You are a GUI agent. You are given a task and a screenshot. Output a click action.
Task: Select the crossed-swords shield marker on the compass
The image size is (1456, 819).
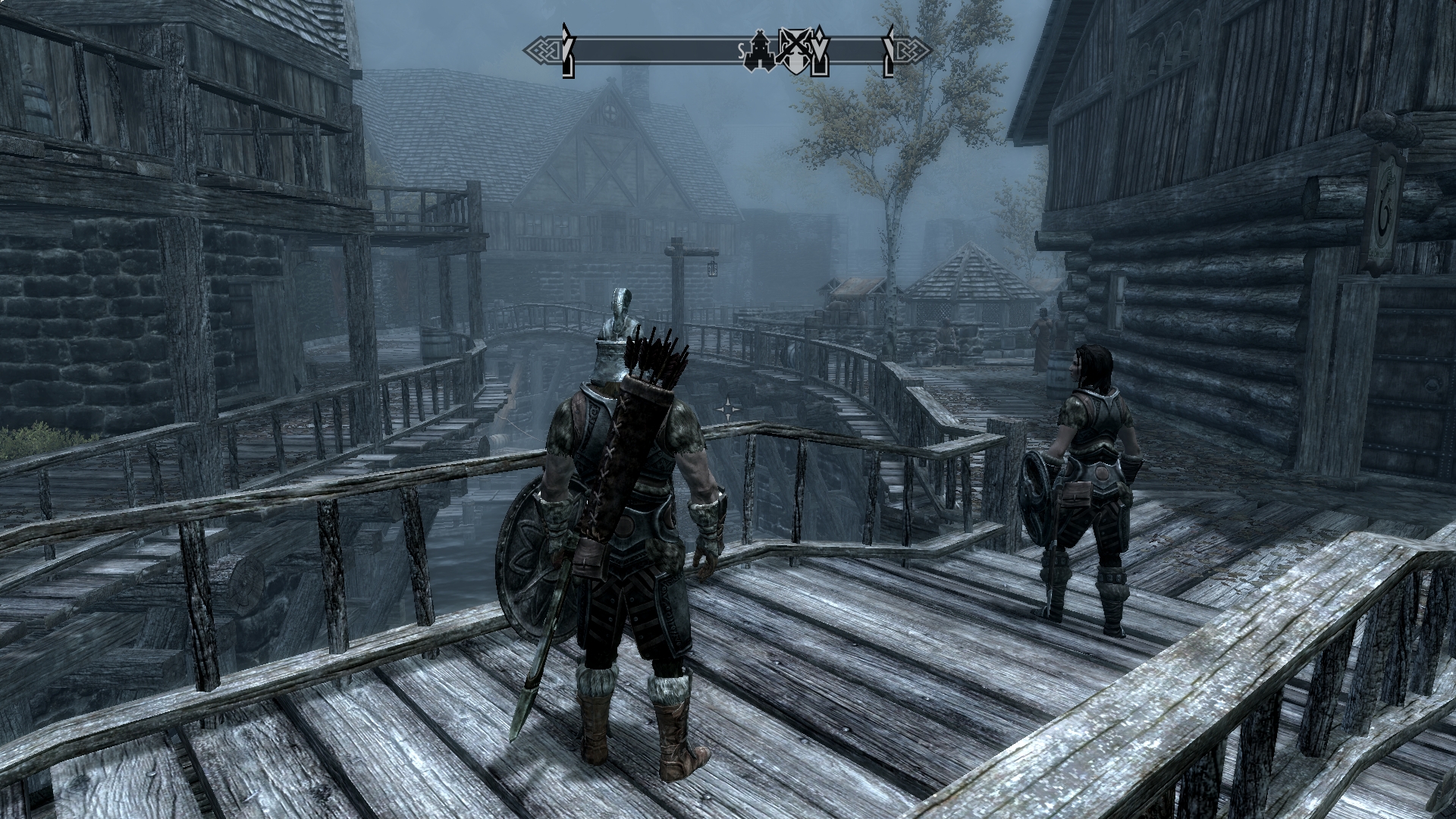point(795,50)
